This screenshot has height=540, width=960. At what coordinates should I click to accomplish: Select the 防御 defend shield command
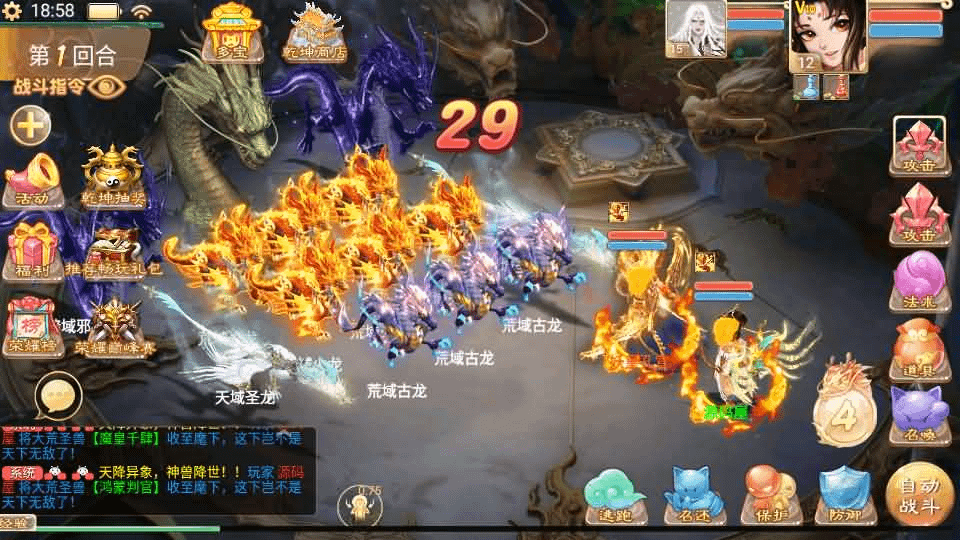845,494
